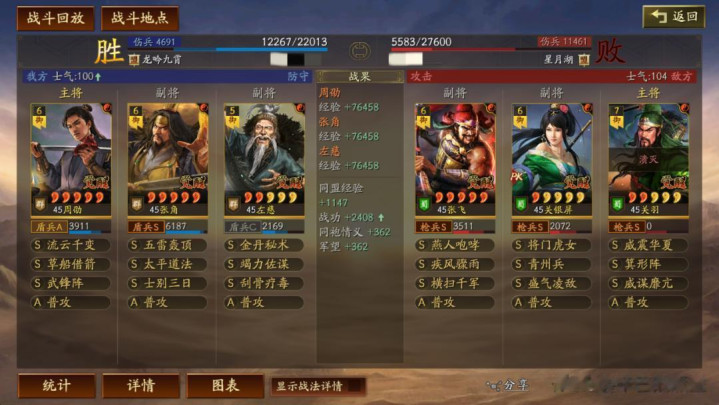View the 金丹秘术 tactic
The width and height of the screenshot is (719, 405).
coord(263,245)
